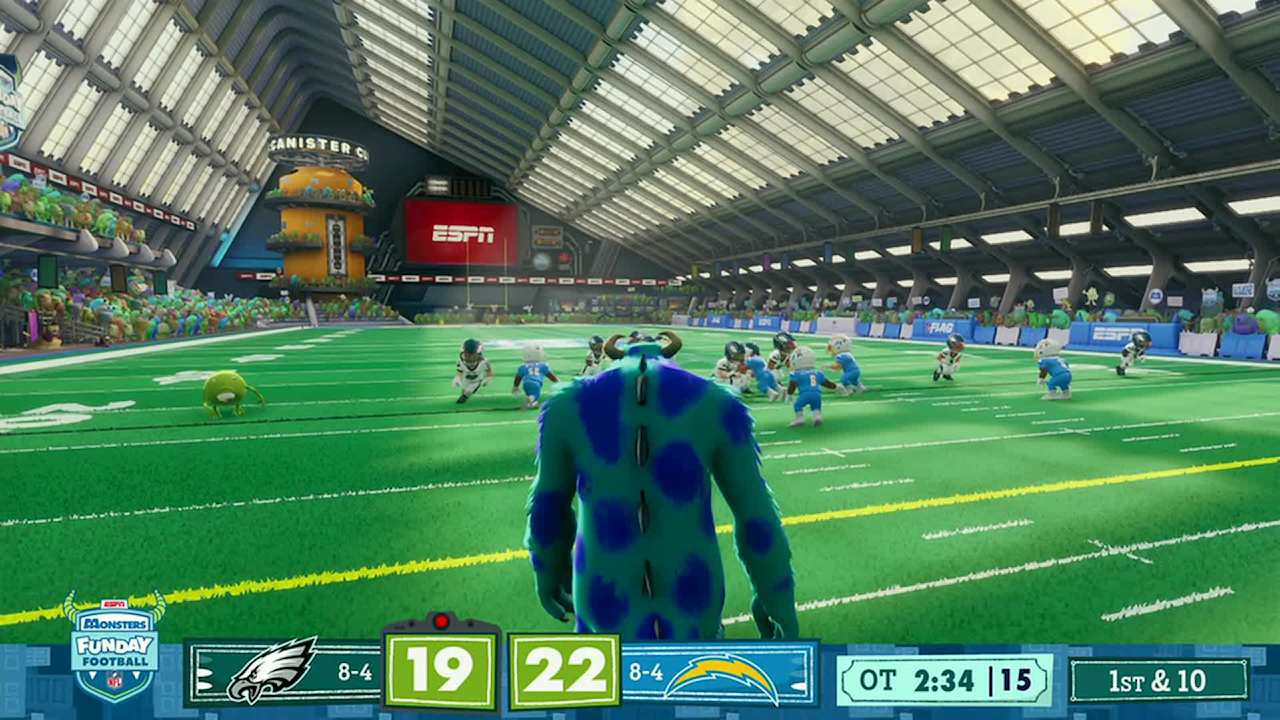The height and width of the screenshot is (720, 1280).
Task: Click the ESPN logo on the jumbotron screen
Action: tap(462, 235)
